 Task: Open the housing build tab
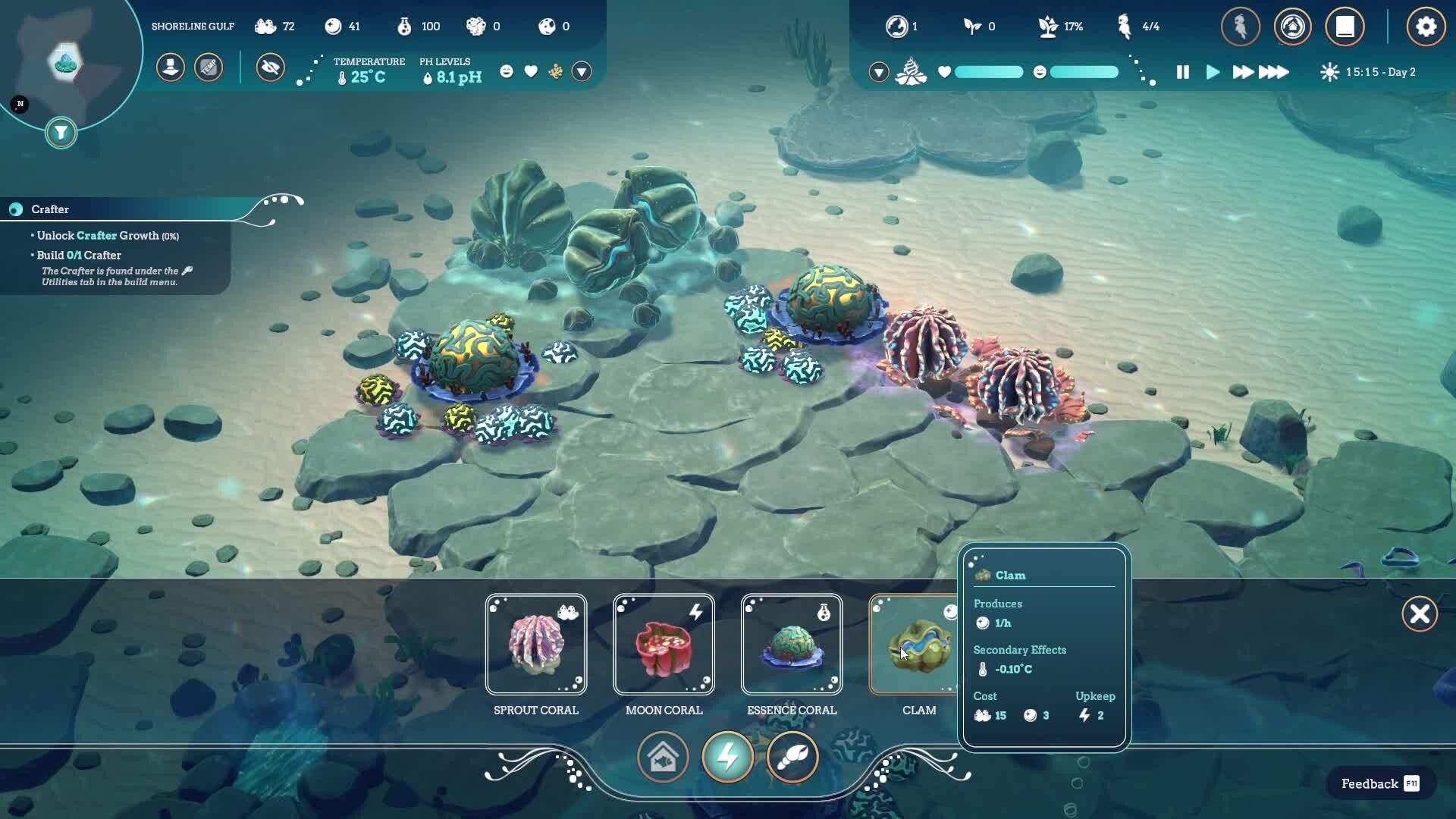coord(663,757)
